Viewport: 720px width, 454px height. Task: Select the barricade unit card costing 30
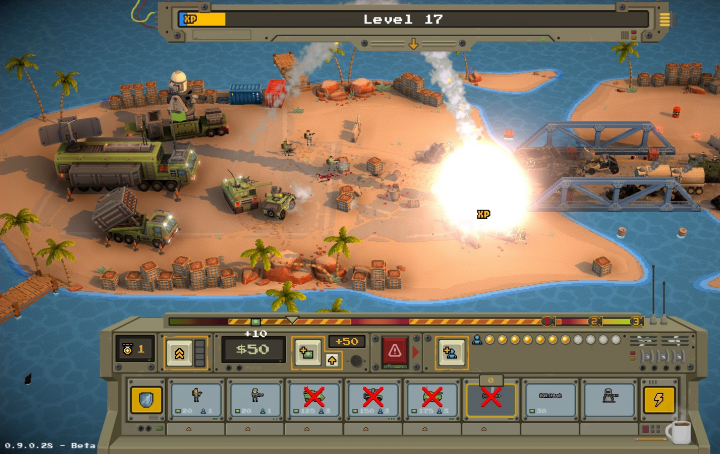coord(550,398)
